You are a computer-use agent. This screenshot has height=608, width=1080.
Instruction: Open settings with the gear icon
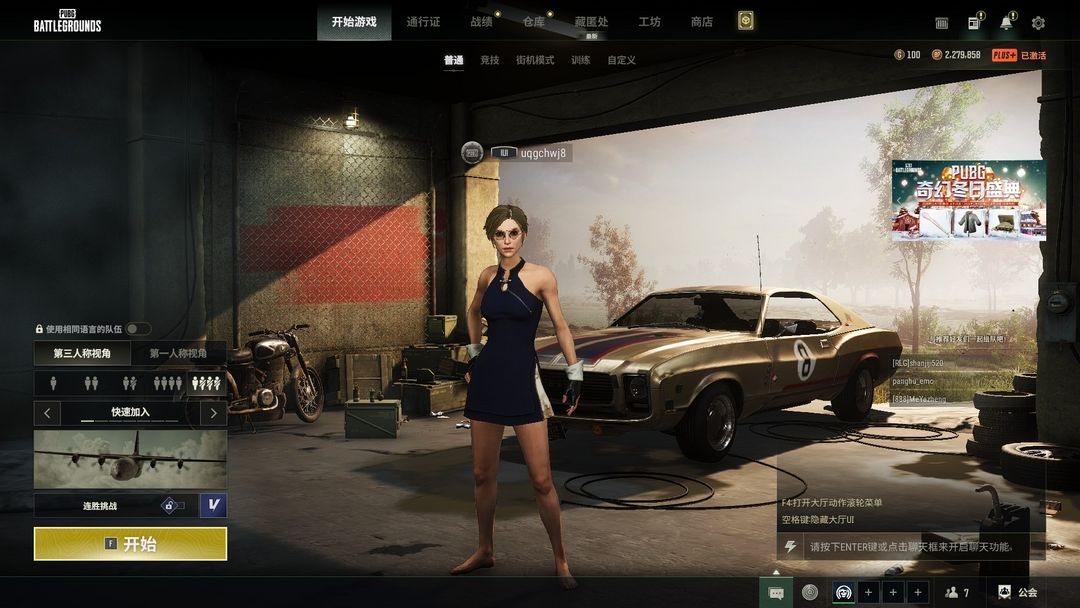(1038, 23)
